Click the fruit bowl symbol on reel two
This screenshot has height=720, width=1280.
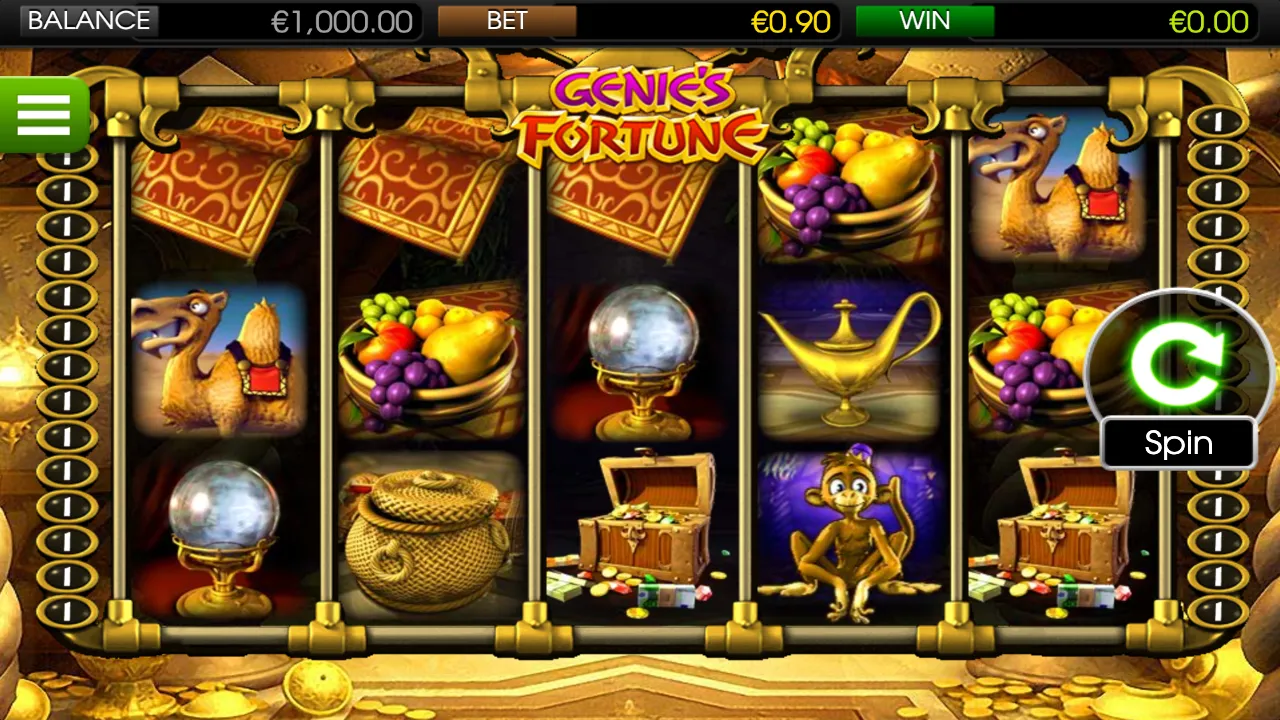pos(430,355)
